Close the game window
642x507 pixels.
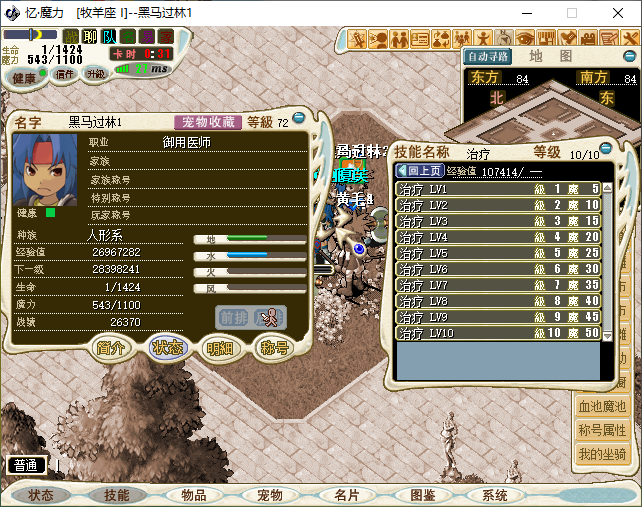pyautogui.click(x=618, y=13)
